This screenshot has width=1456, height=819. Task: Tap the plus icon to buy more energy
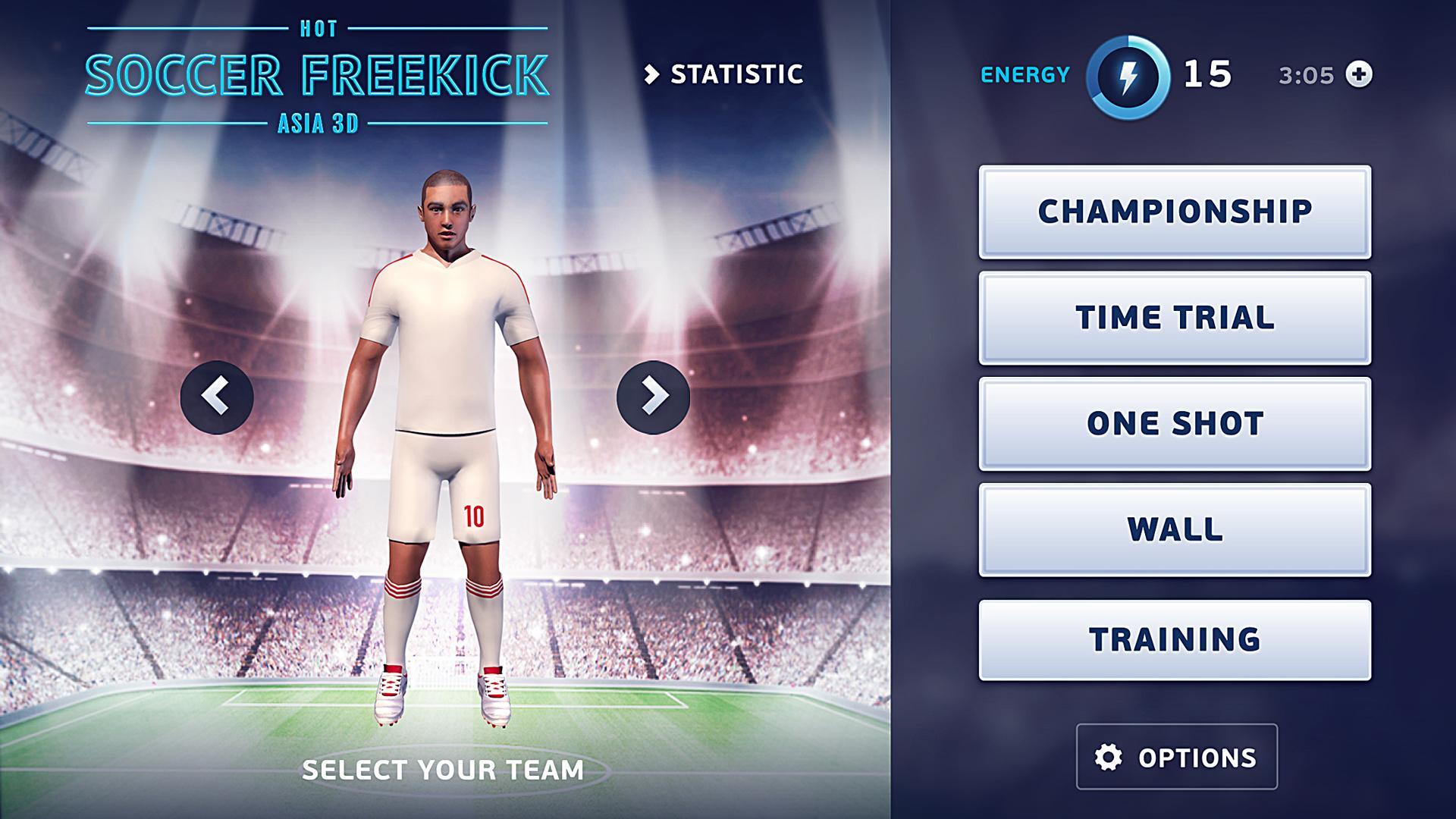click(x=1360, y=74)
